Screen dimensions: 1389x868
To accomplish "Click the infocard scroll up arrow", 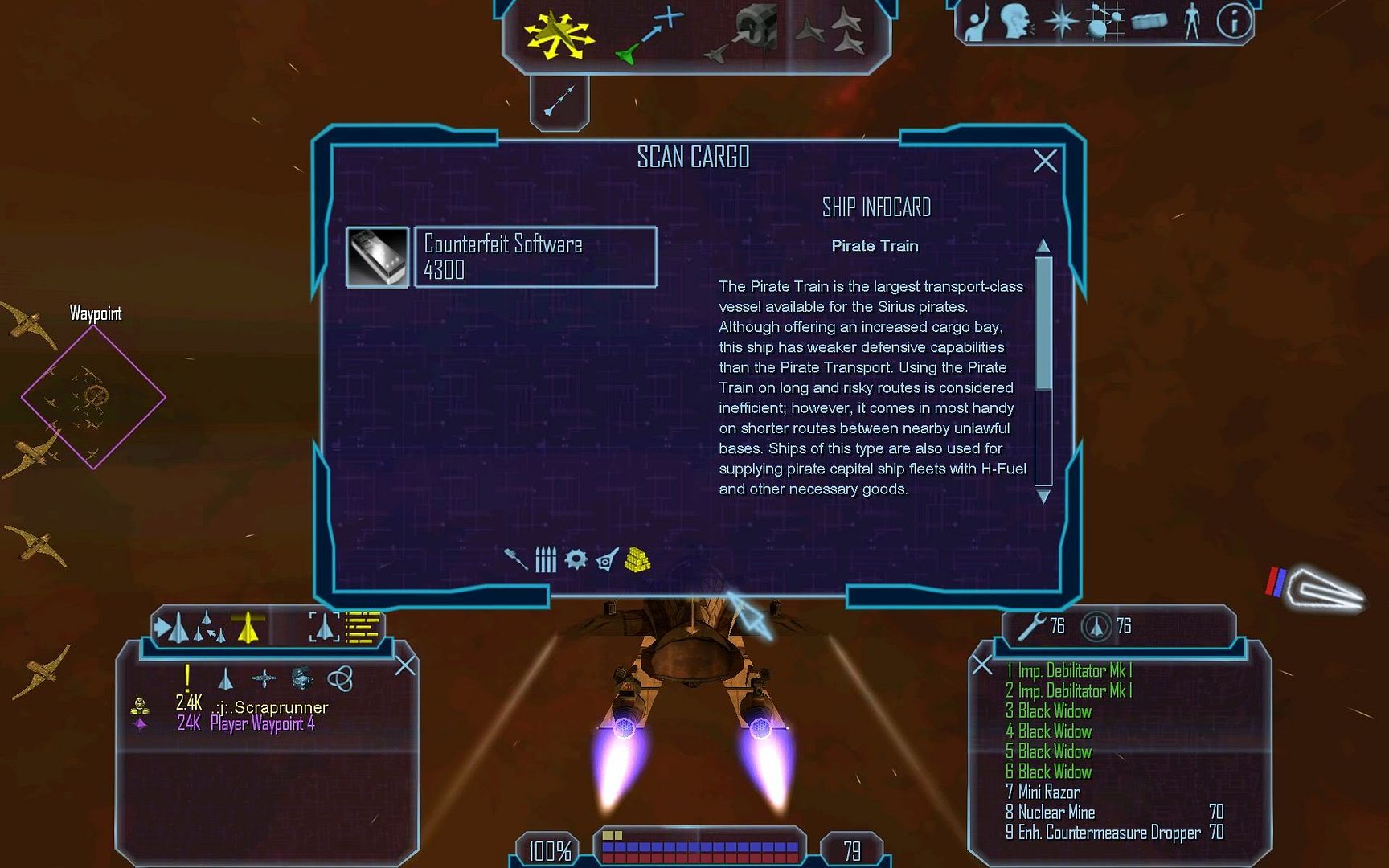I will coord(1043,245).
